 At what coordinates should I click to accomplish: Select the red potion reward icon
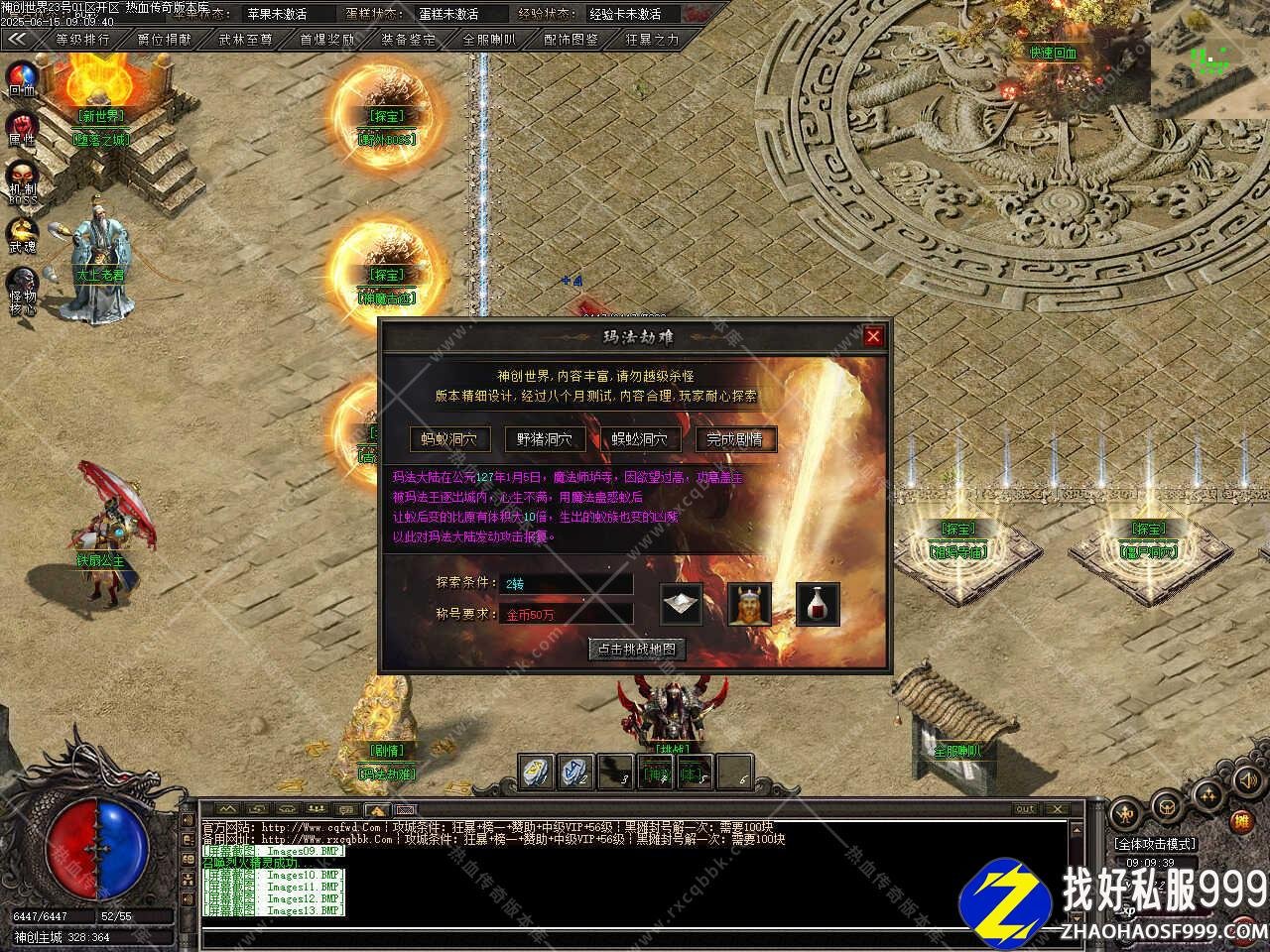coord(817,604)
